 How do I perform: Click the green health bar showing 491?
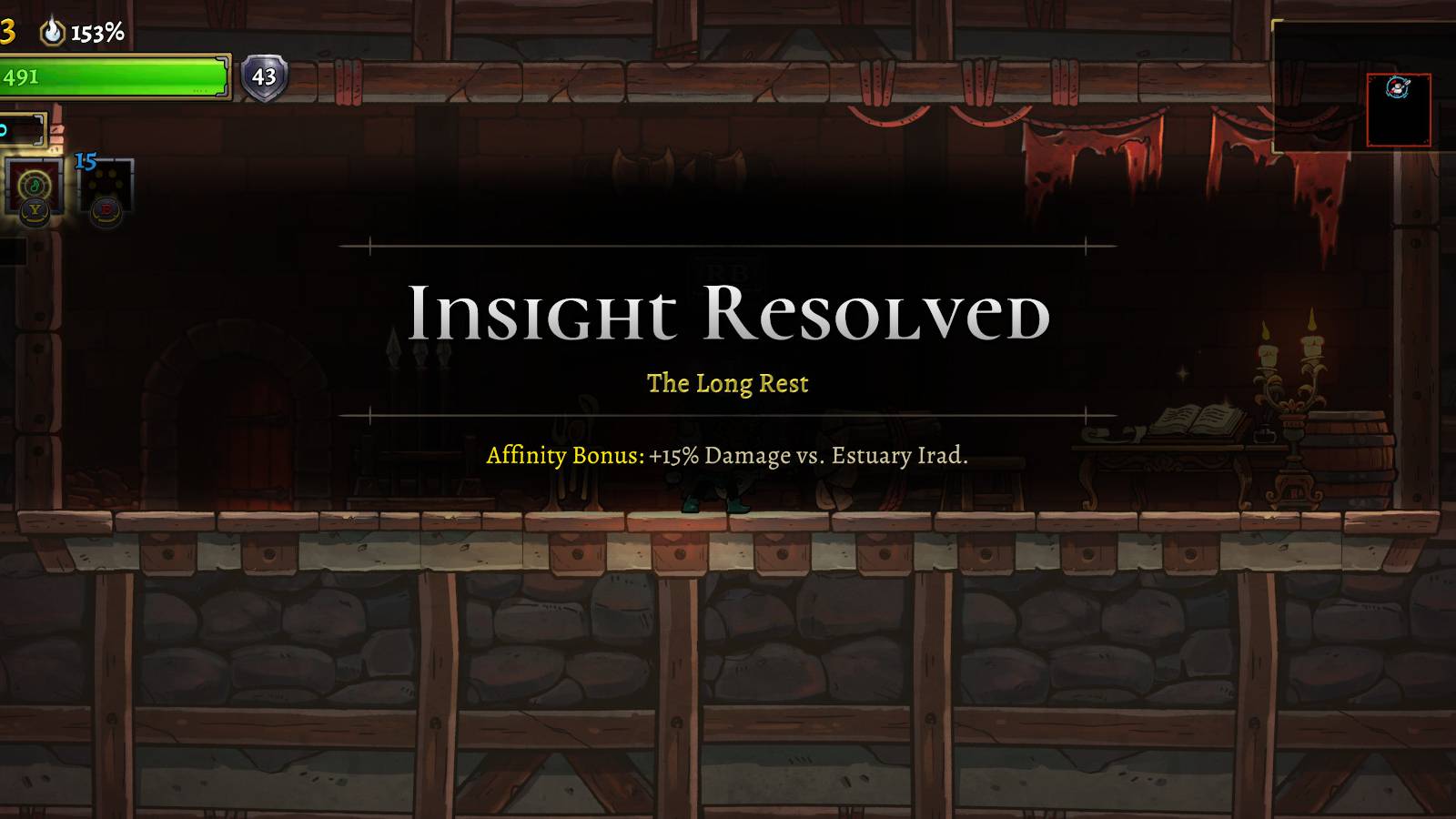coord(114,76)
